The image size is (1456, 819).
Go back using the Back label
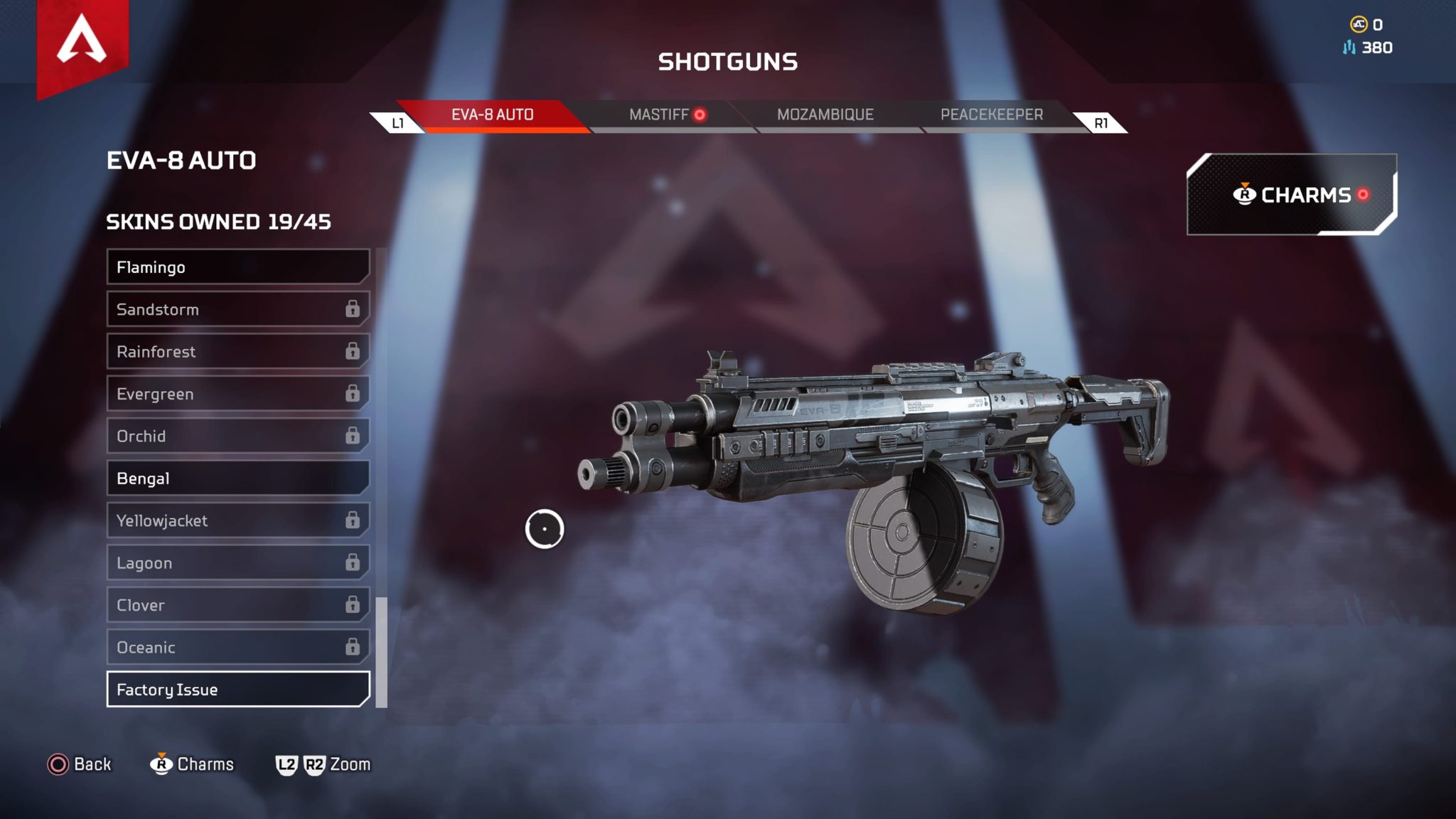[92, 764]
